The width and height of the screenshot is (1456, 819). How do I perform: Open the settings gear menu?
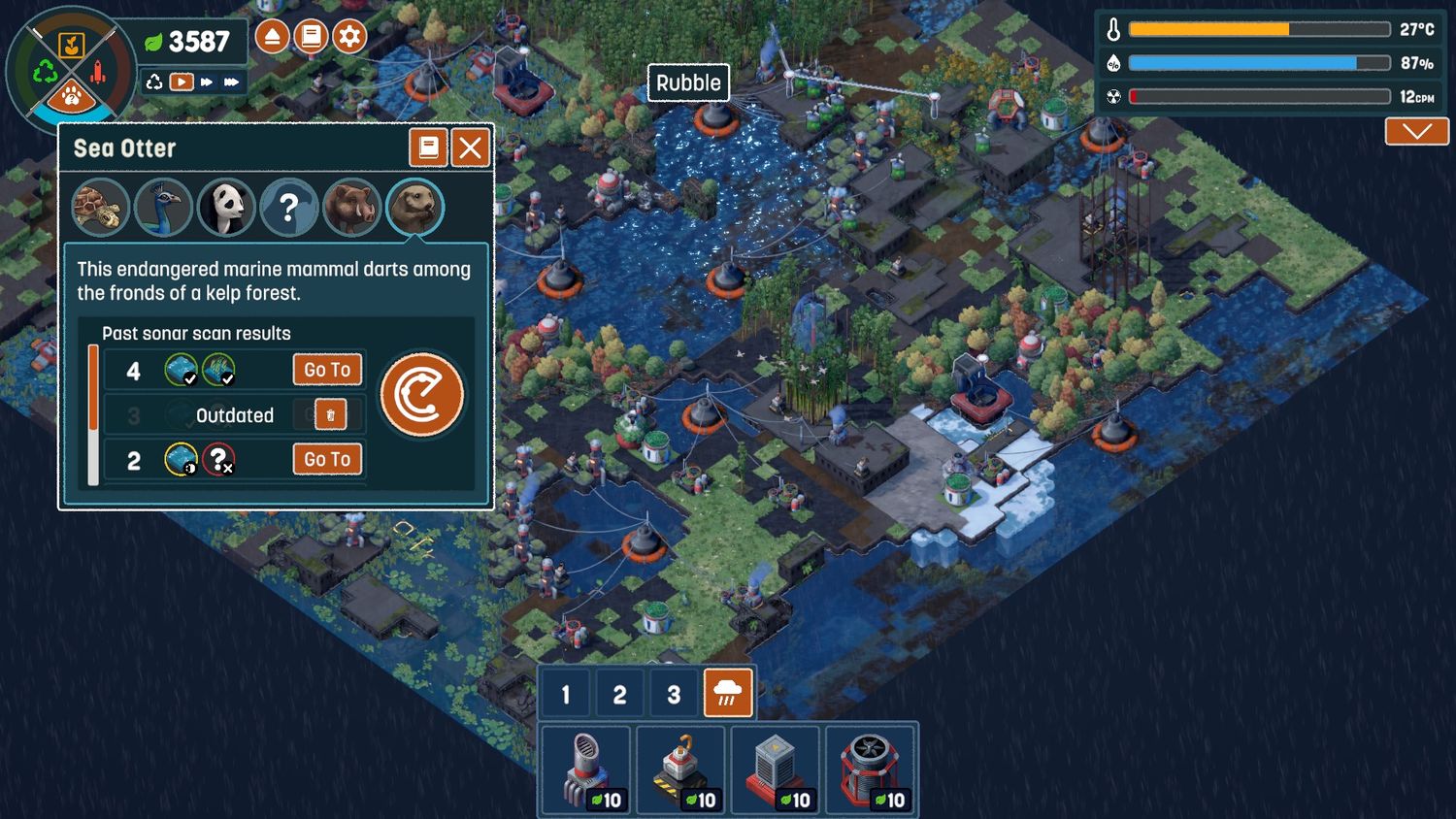[x=349, y=37]
